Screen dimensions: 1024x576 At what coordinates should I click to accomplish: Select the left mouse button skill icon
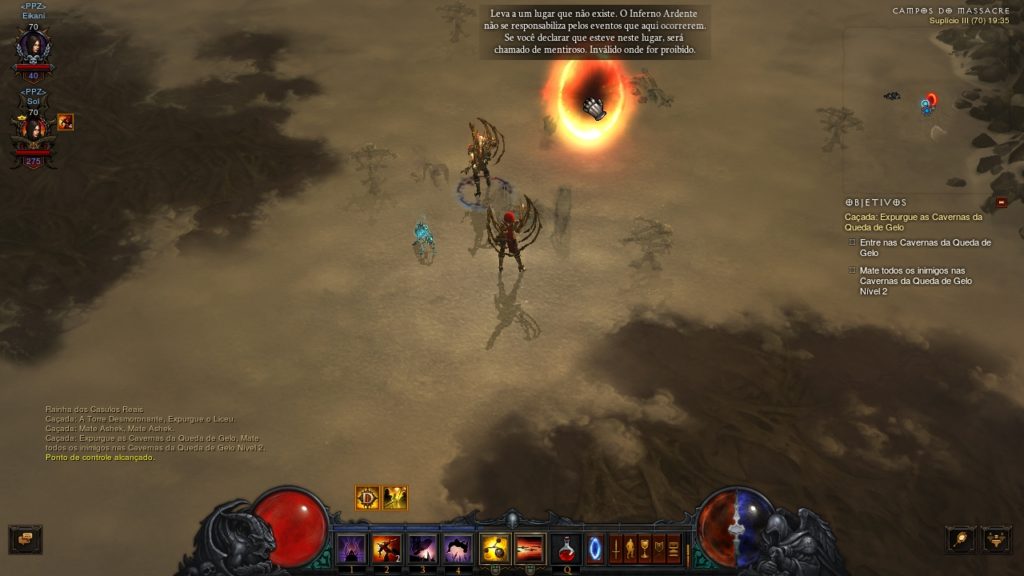494,548
